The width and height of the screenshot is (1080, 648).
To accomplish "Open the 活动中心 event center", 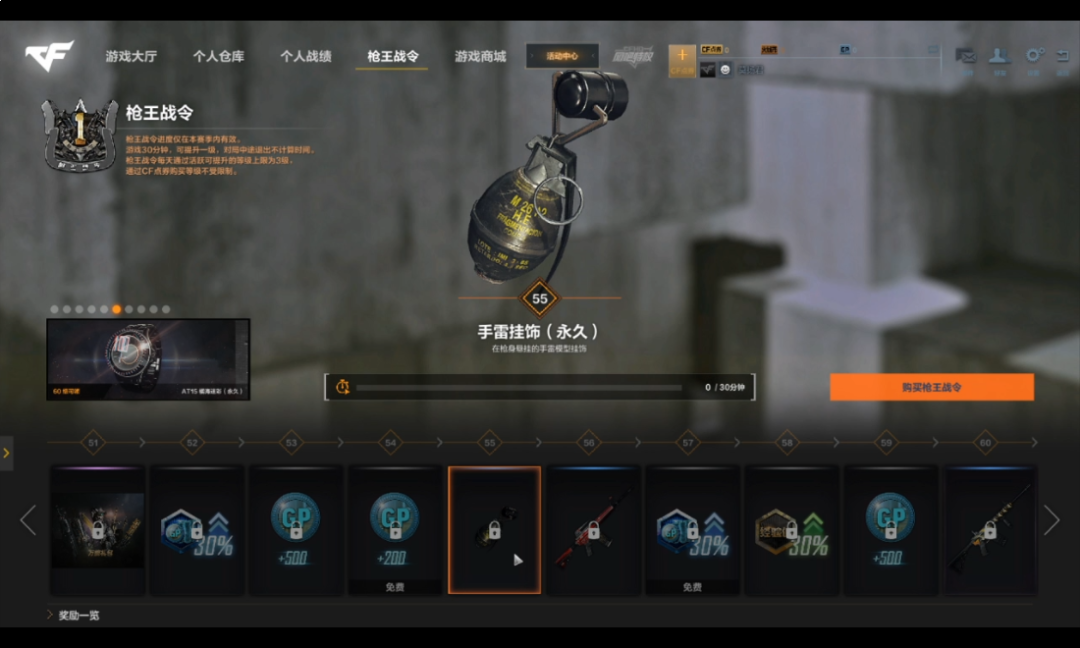I will [x=562, y=56].
